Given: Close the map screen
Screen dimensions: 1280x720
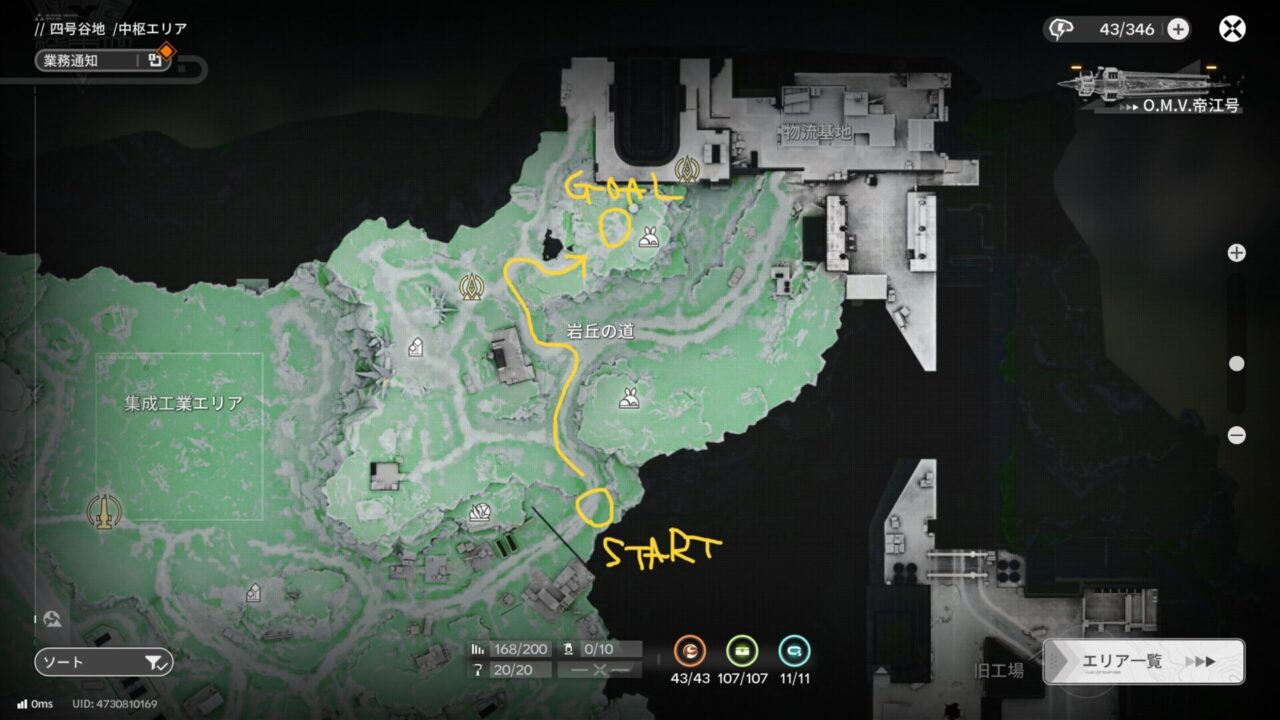Looking at the screenshot, I should (x=1232, y=29).
